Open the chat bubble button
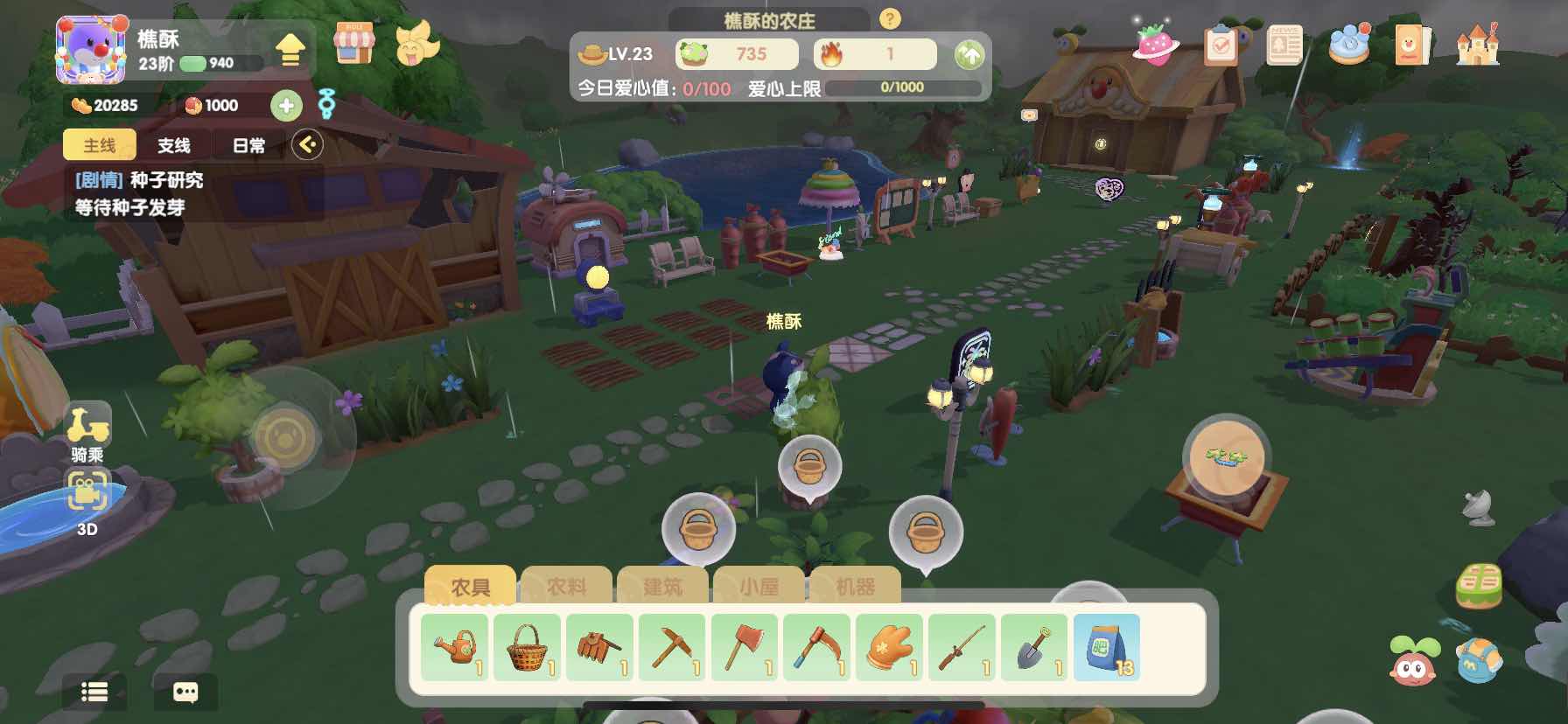Image resolution: width=1568 pixels, height=724 pixels. tap(185, 693)
